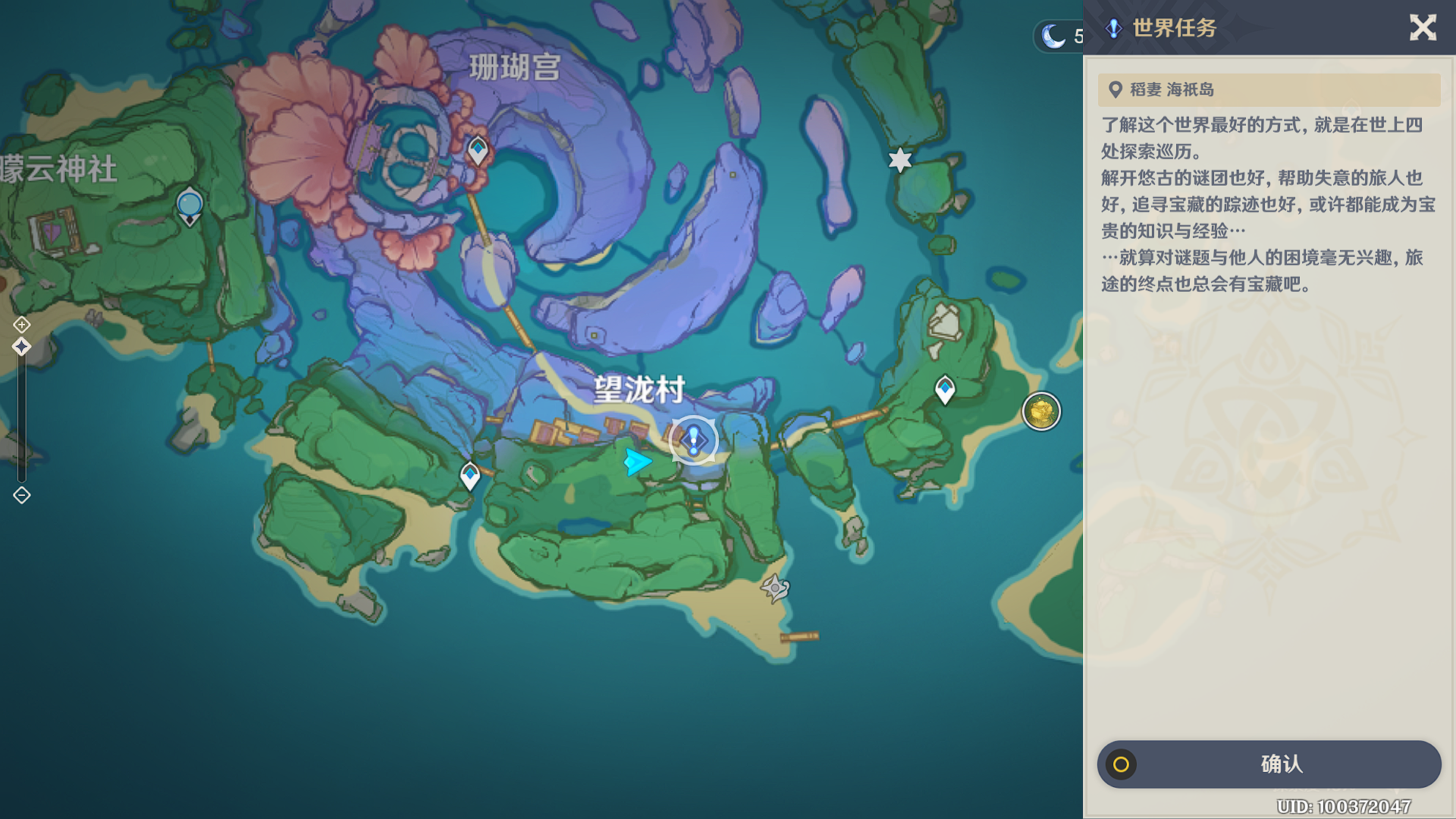Image resolution: width=1456 pixels, height=819 pixels.
Task: Click the teleport waypoint southwest of 望泷村
Action: click(470, 474)
